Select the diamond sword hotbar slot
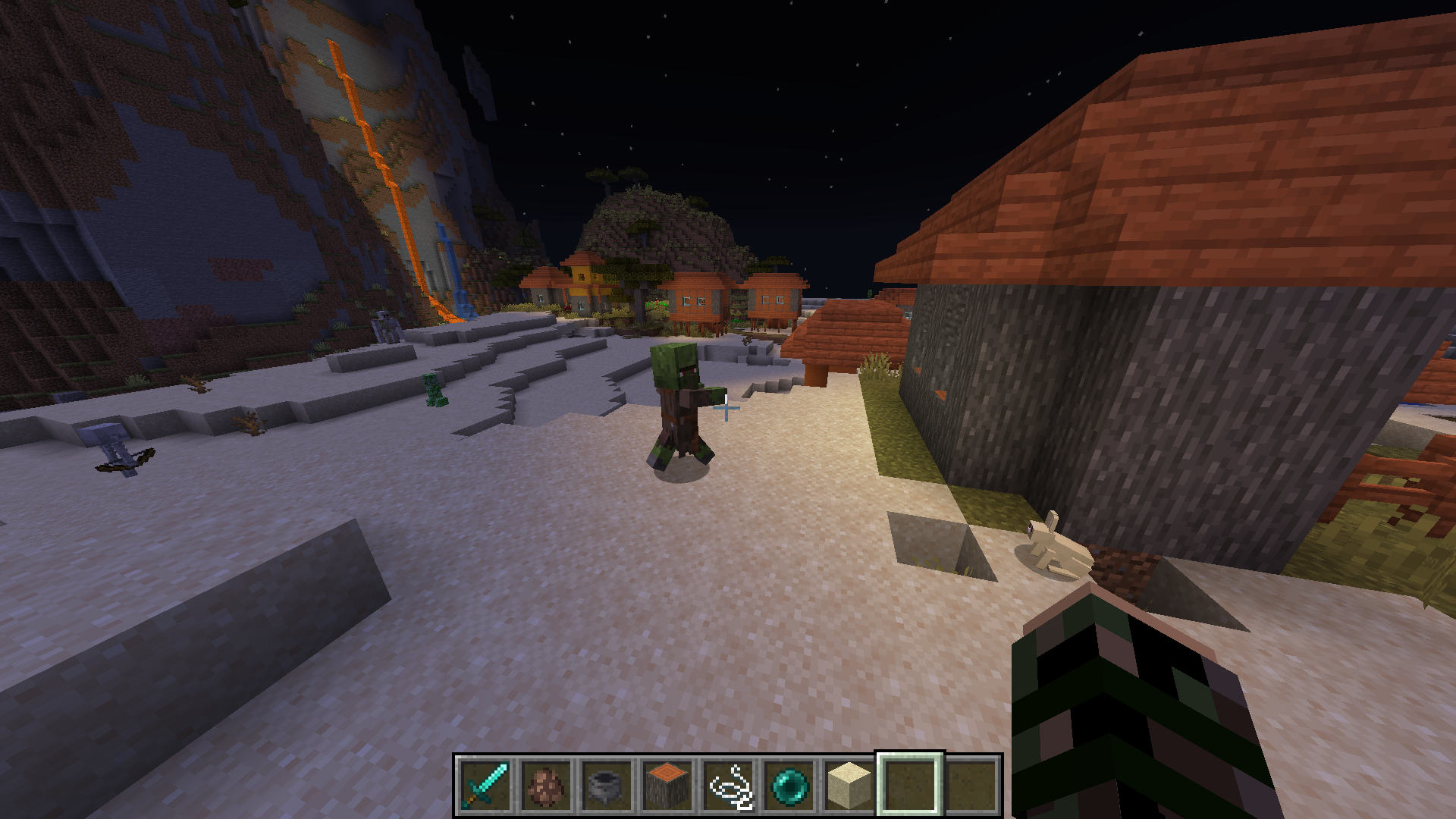The height and width of the screenshot is (819, 1456). coord(485,784)
